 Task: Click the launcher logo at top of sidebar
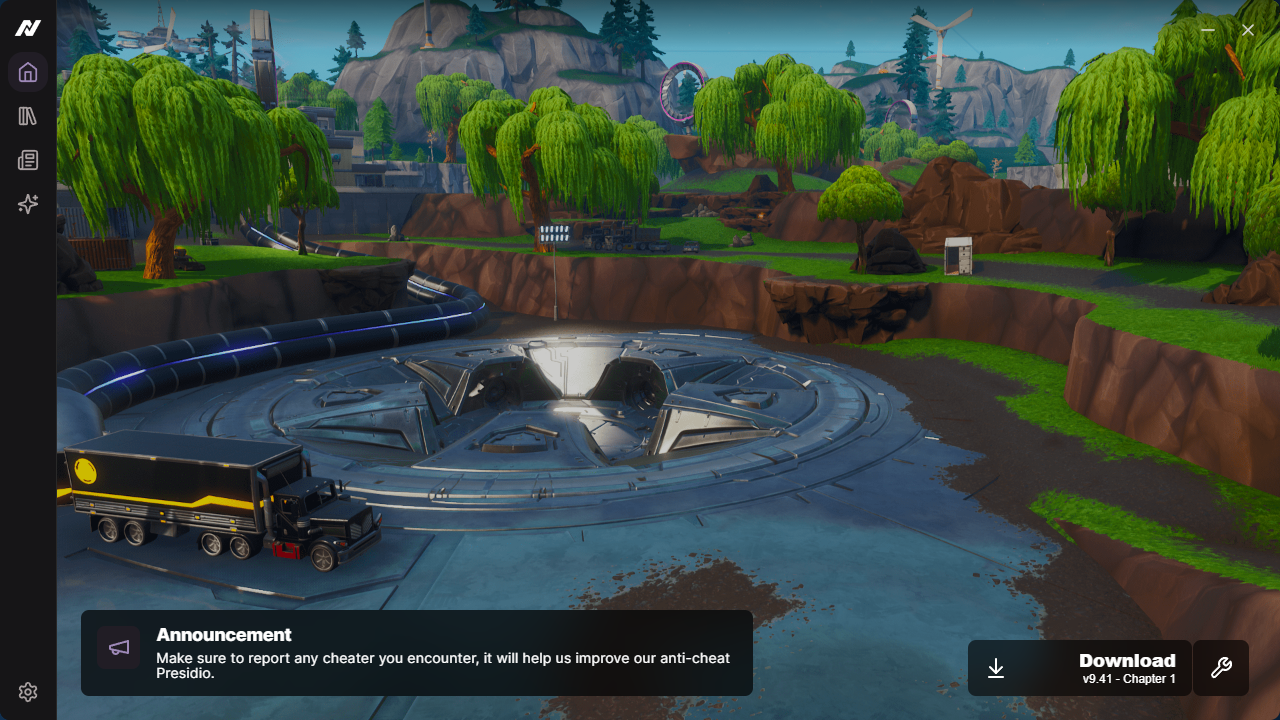(27, 28)
